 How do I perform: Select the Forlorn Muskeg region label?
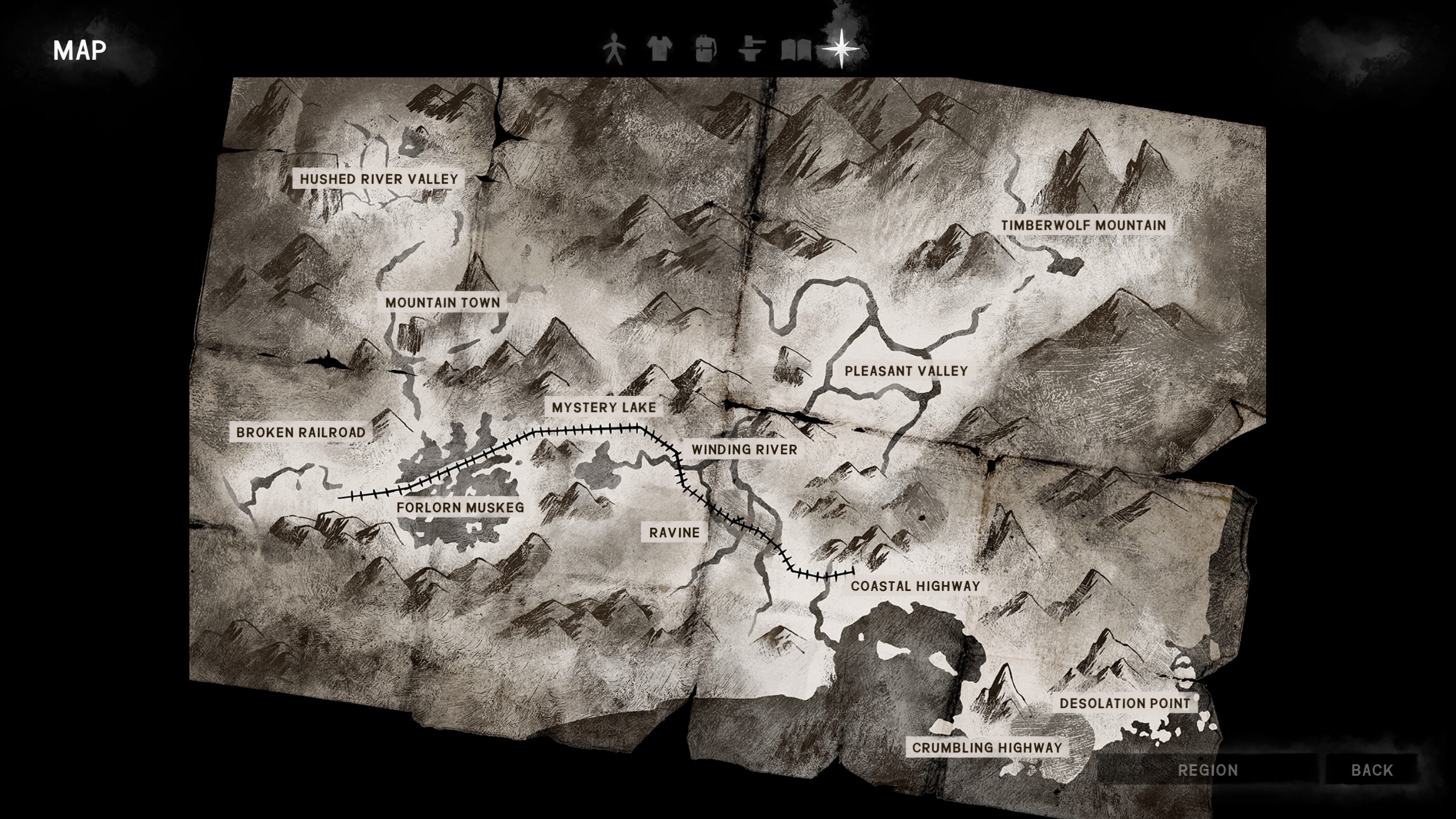pyautogui.click(x=460, y=507)
